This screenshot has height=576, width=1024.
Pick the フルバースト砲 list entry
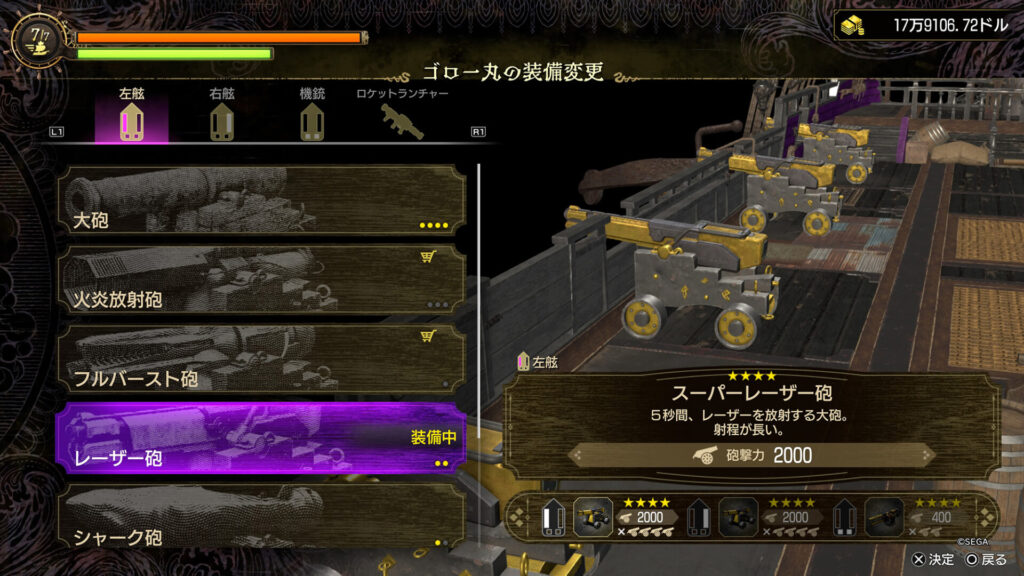point(261,359)
